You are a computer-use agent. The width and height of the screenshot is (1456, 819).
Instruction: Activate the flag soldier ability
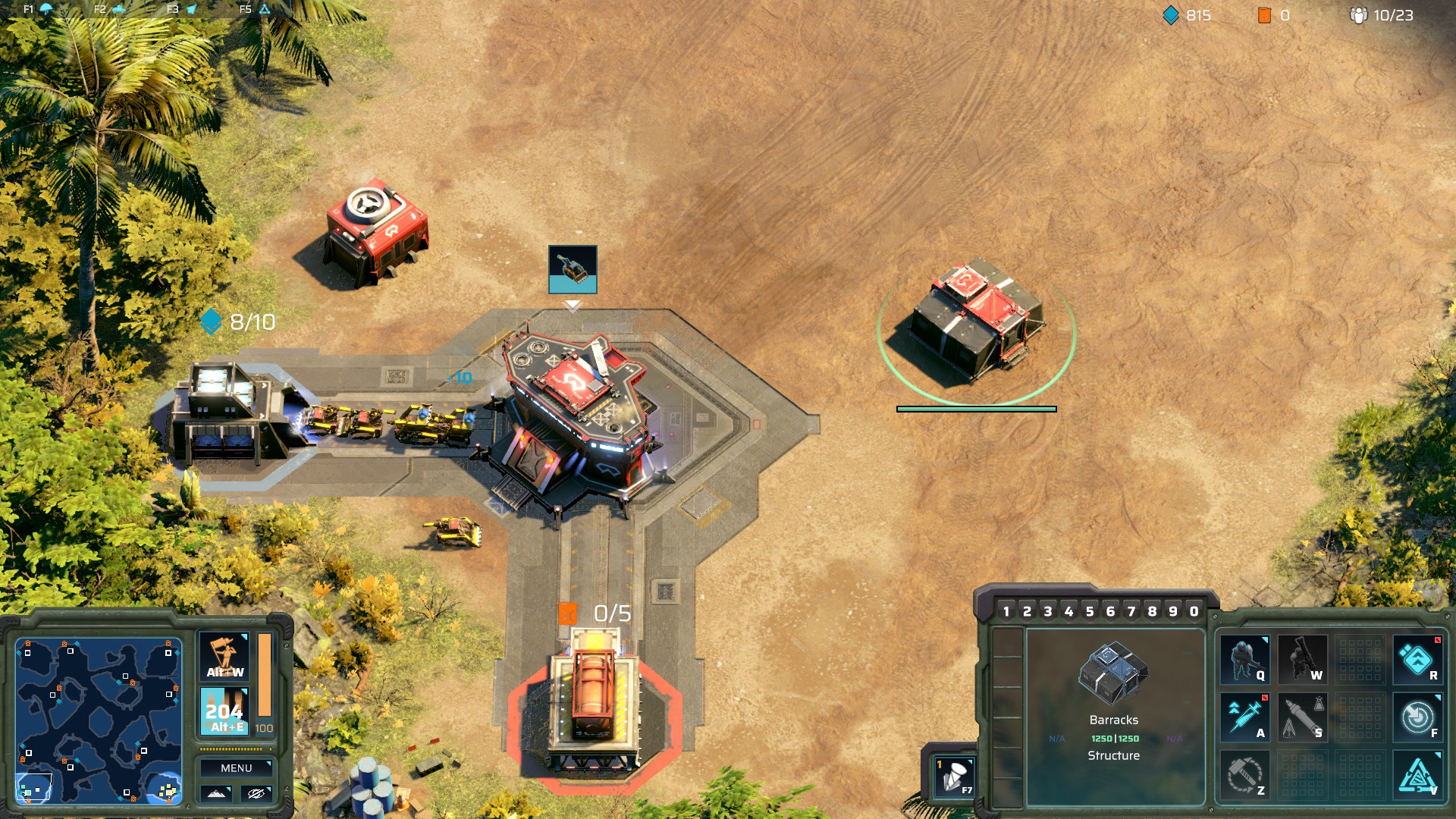224,656
